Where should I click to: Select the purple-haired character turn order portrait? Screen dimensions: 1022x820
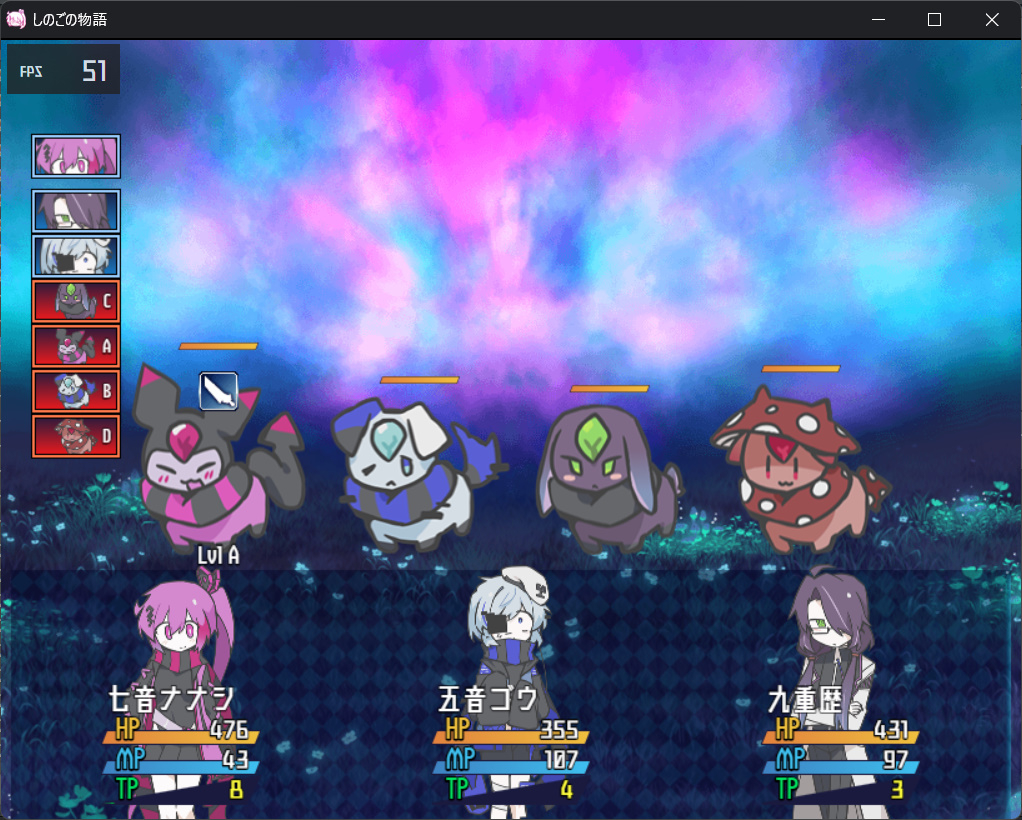[x=76, y=211]
